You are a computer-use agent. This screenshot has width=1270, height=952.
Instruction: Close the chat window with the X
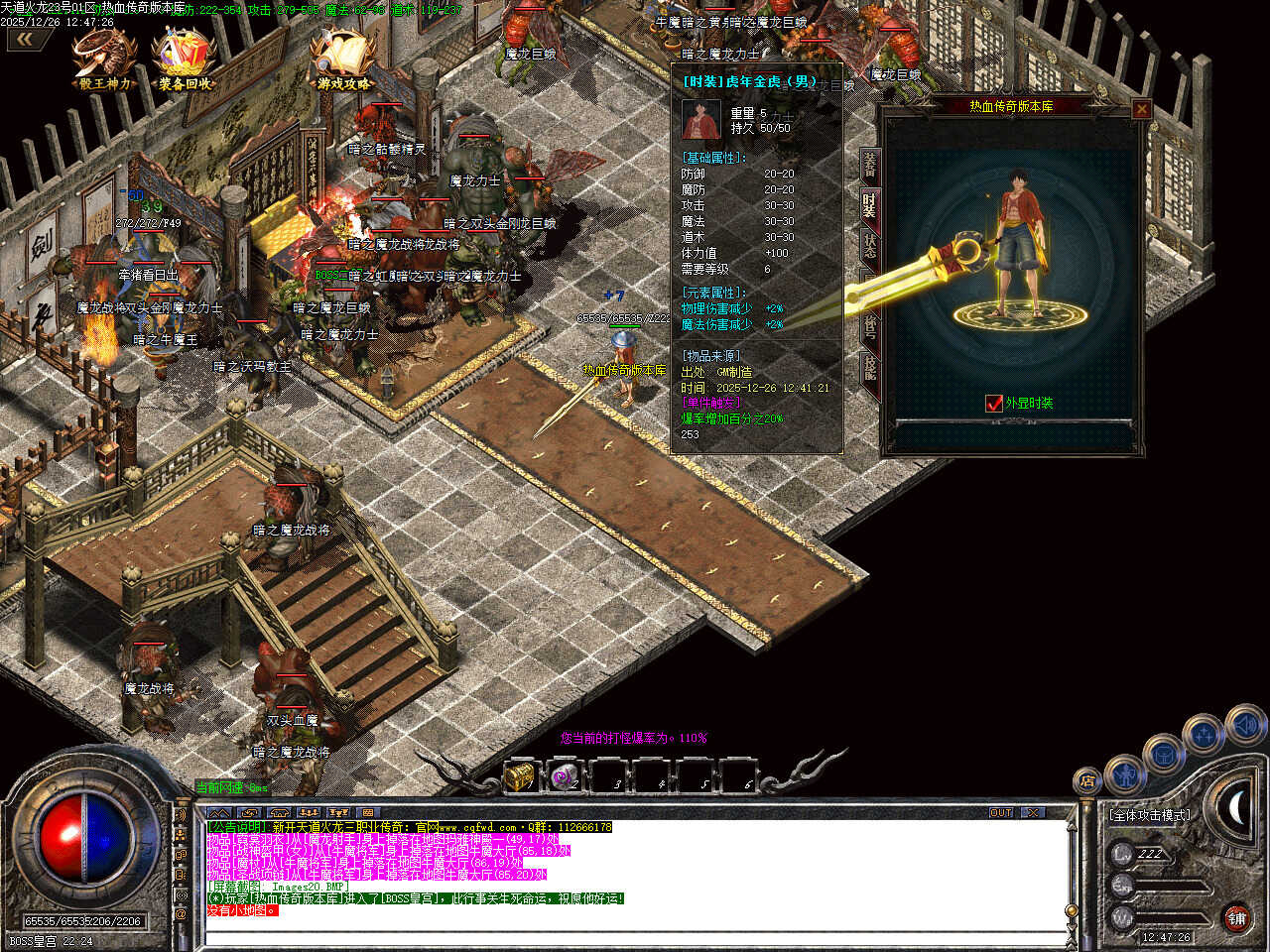pyautogui.click(x=1034, y=812)
